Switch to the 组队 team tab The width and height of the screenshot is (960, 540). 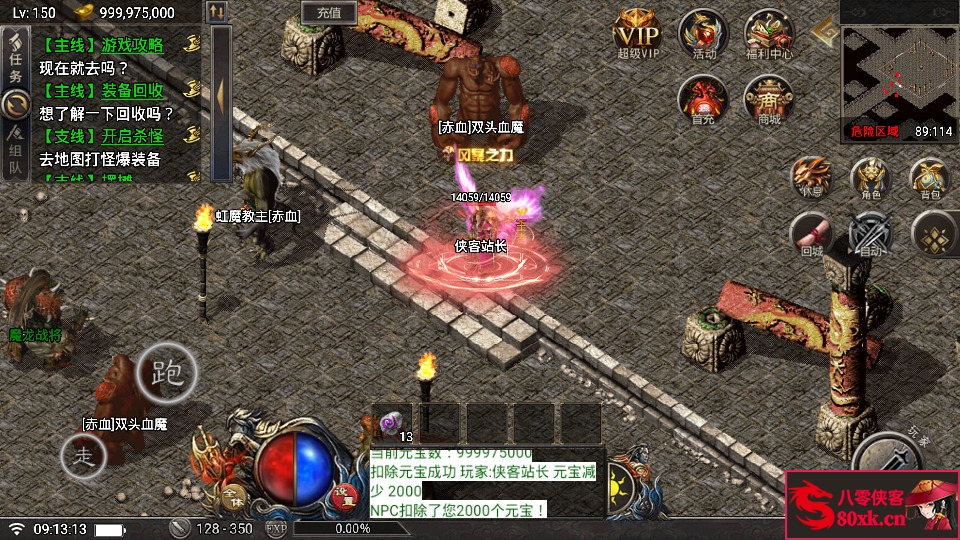[x=15, y=150]
